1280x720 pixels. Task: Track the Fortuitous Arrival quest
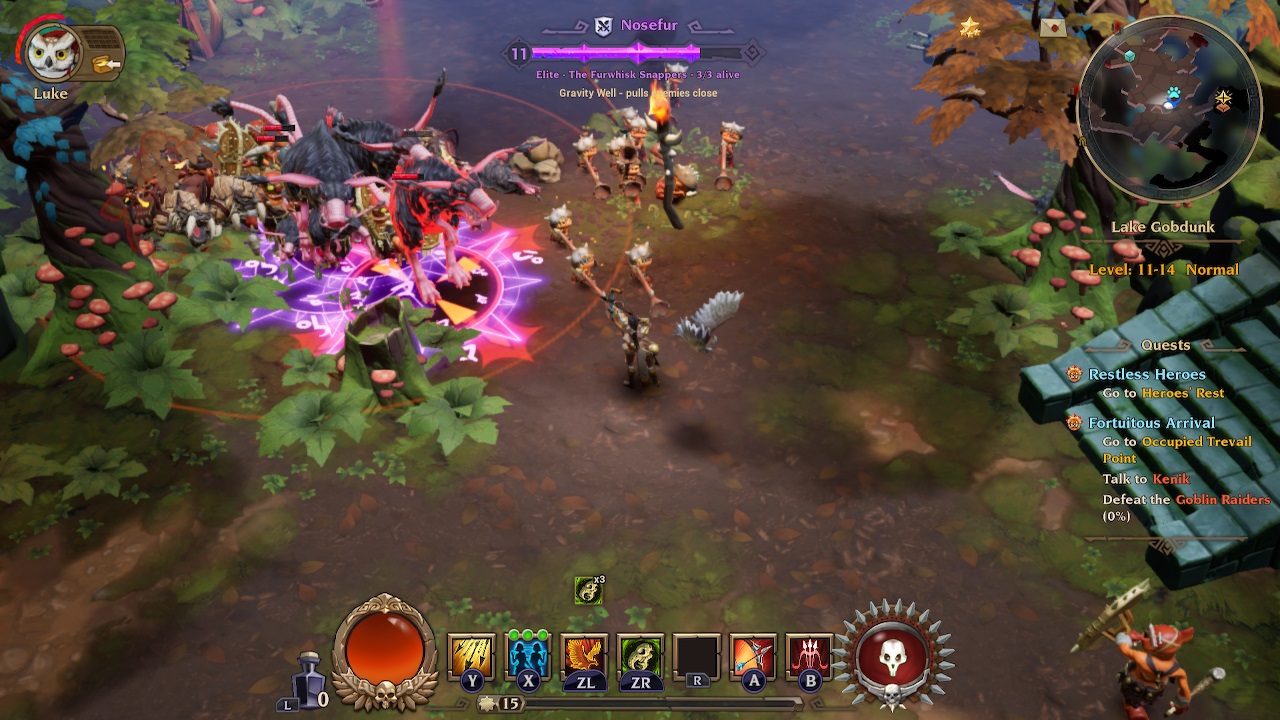(x=1151, y=423)
